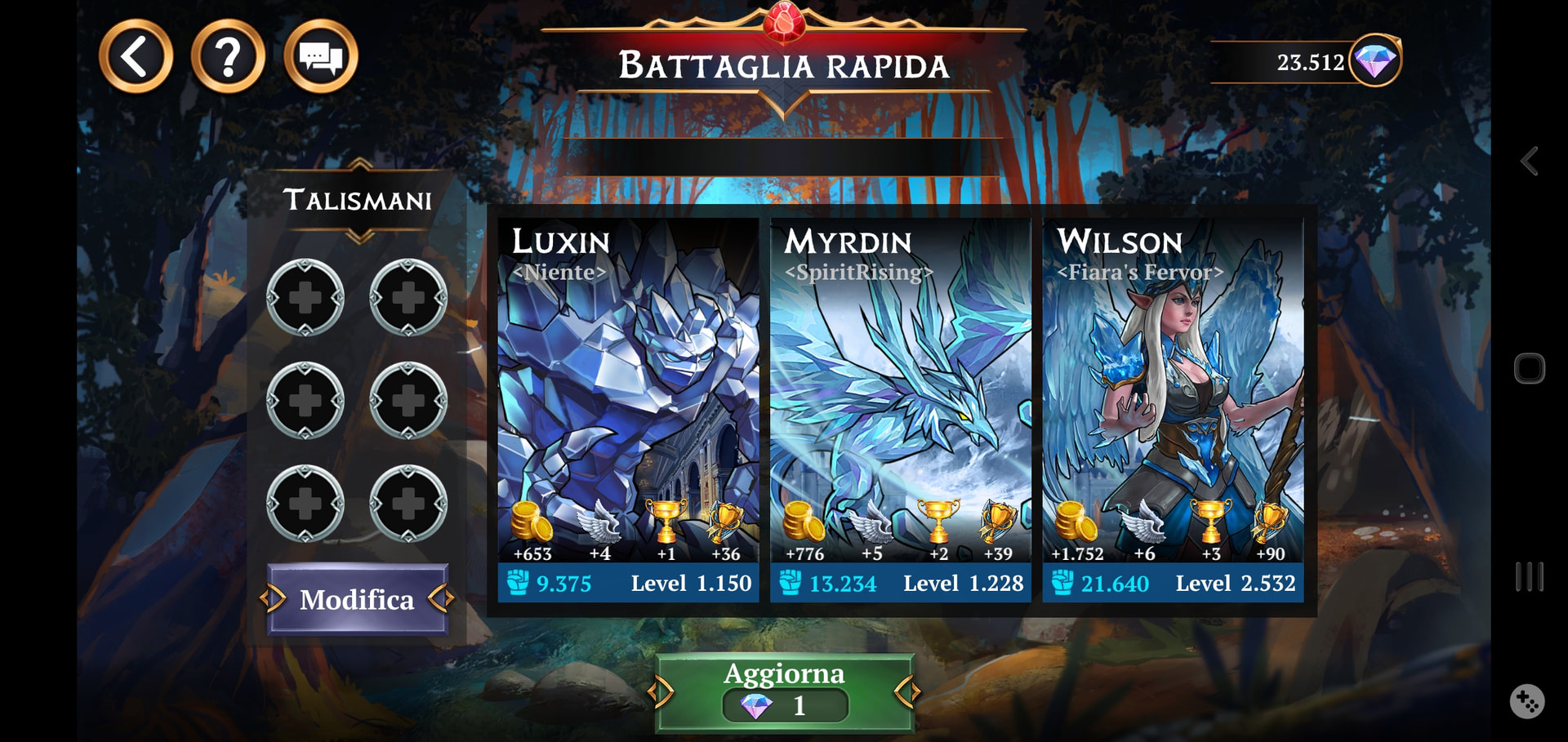The image size is (1568, 742).
Task: Tap the purple gem currency icon
Action: click(1375, 60)
